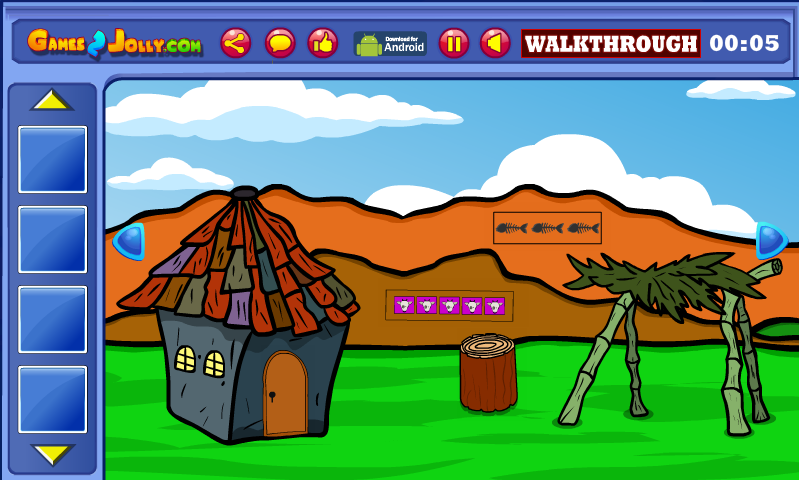Go to the scene on the left
Image resolution: width=799 pixels, height=480 pixels.
click(130, 241)
